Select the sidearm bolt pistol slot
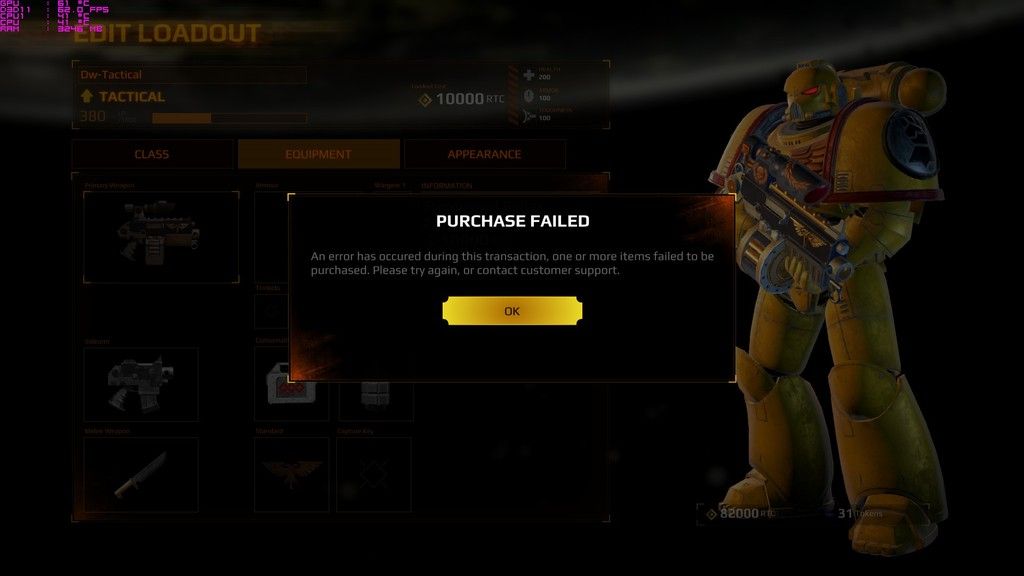Viewport: 1024px width, 576px height. [x=140, y=384]
